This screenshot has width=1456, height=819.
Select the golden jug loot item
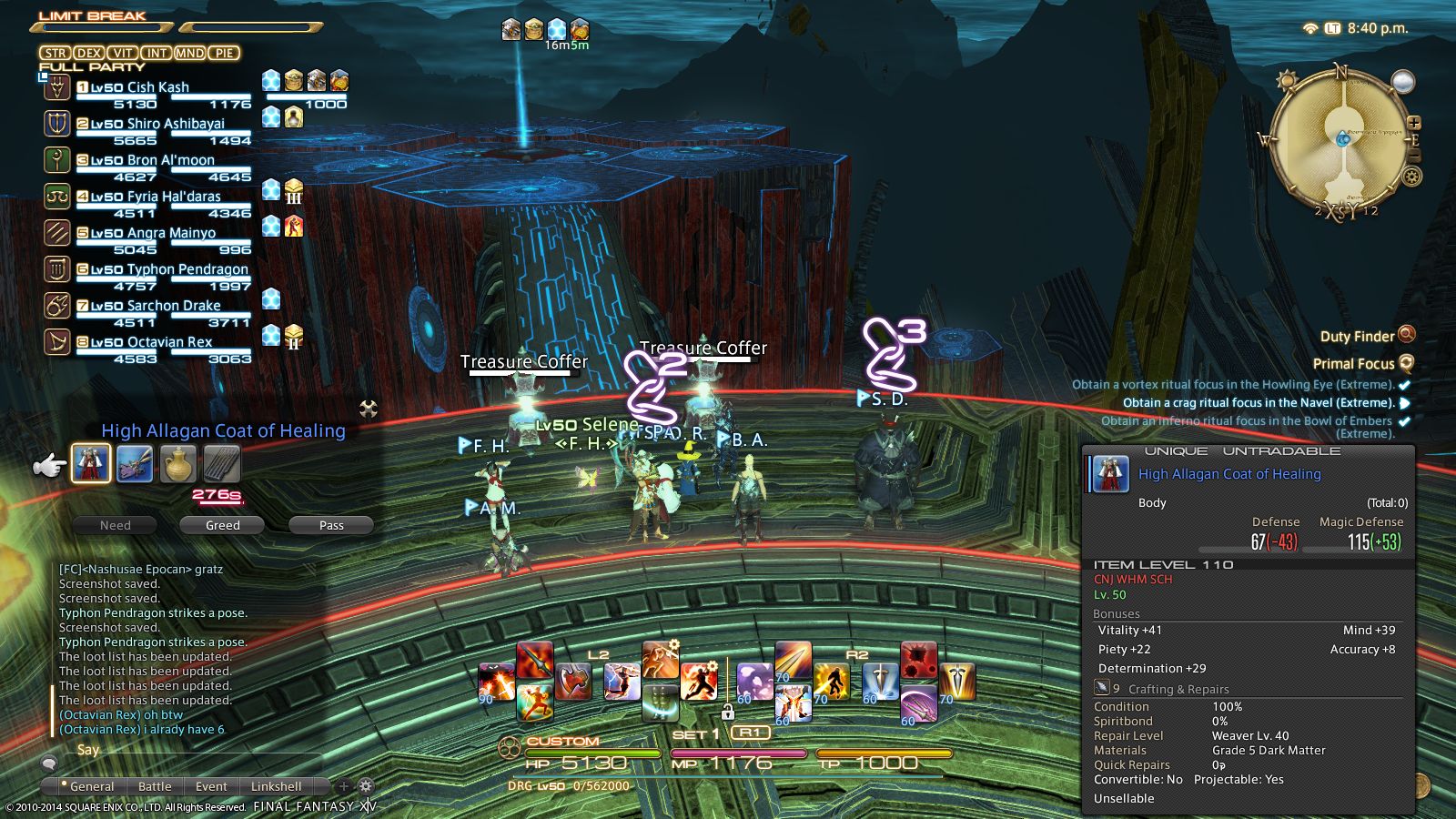coord(178,464)
